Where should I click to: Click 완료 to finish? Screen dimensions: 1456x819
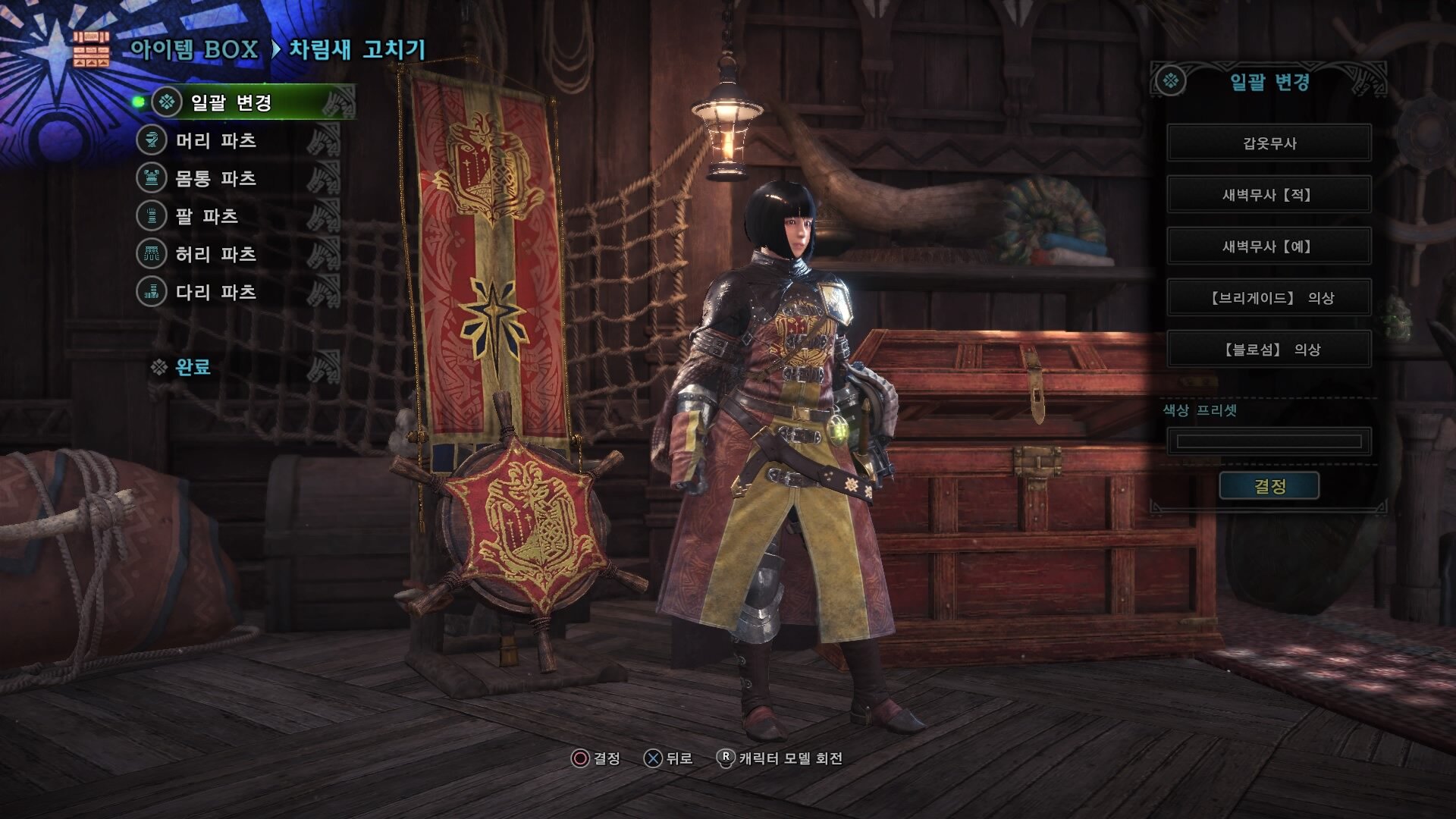[192, 368]
